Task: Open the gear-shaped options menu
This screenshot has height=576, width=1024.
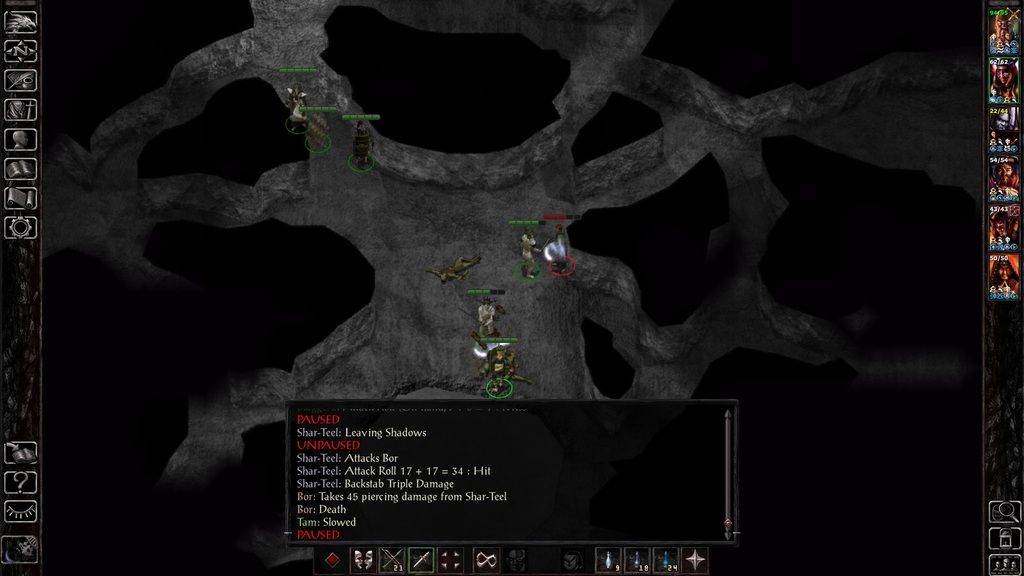Action: coord(20,227)
